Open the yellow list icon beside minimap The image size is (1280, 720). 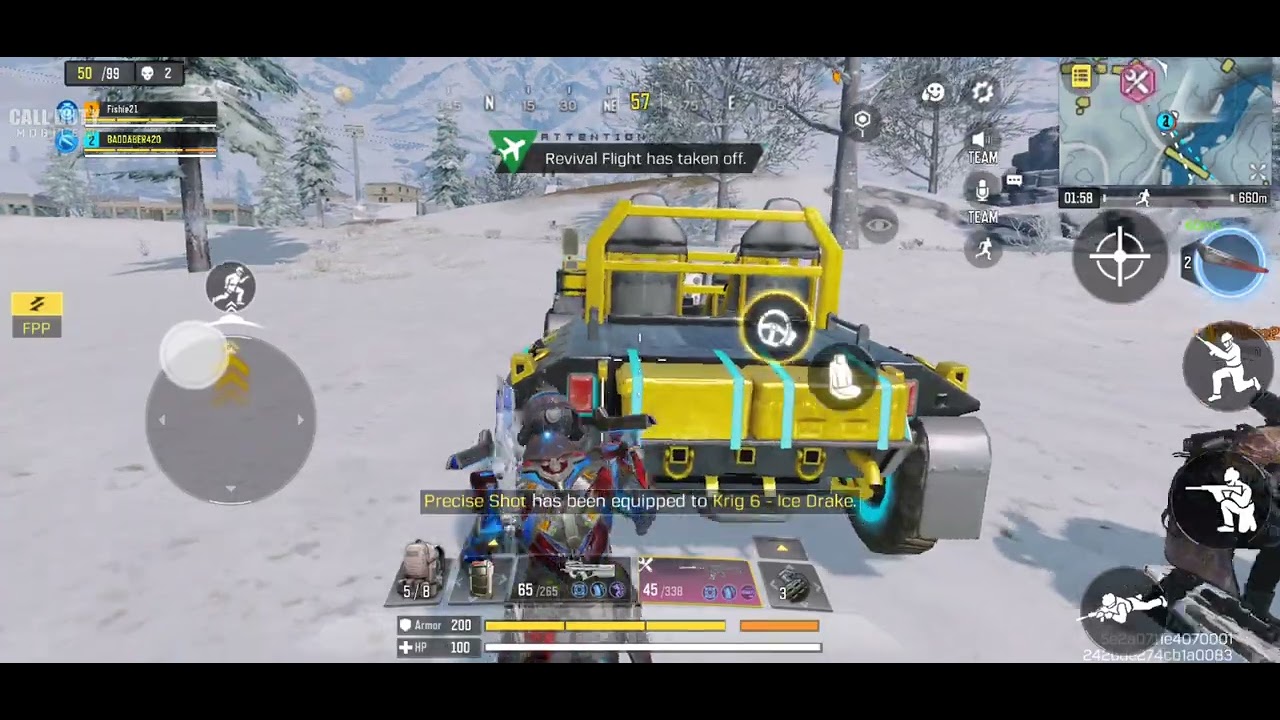tap(1081, 77)
